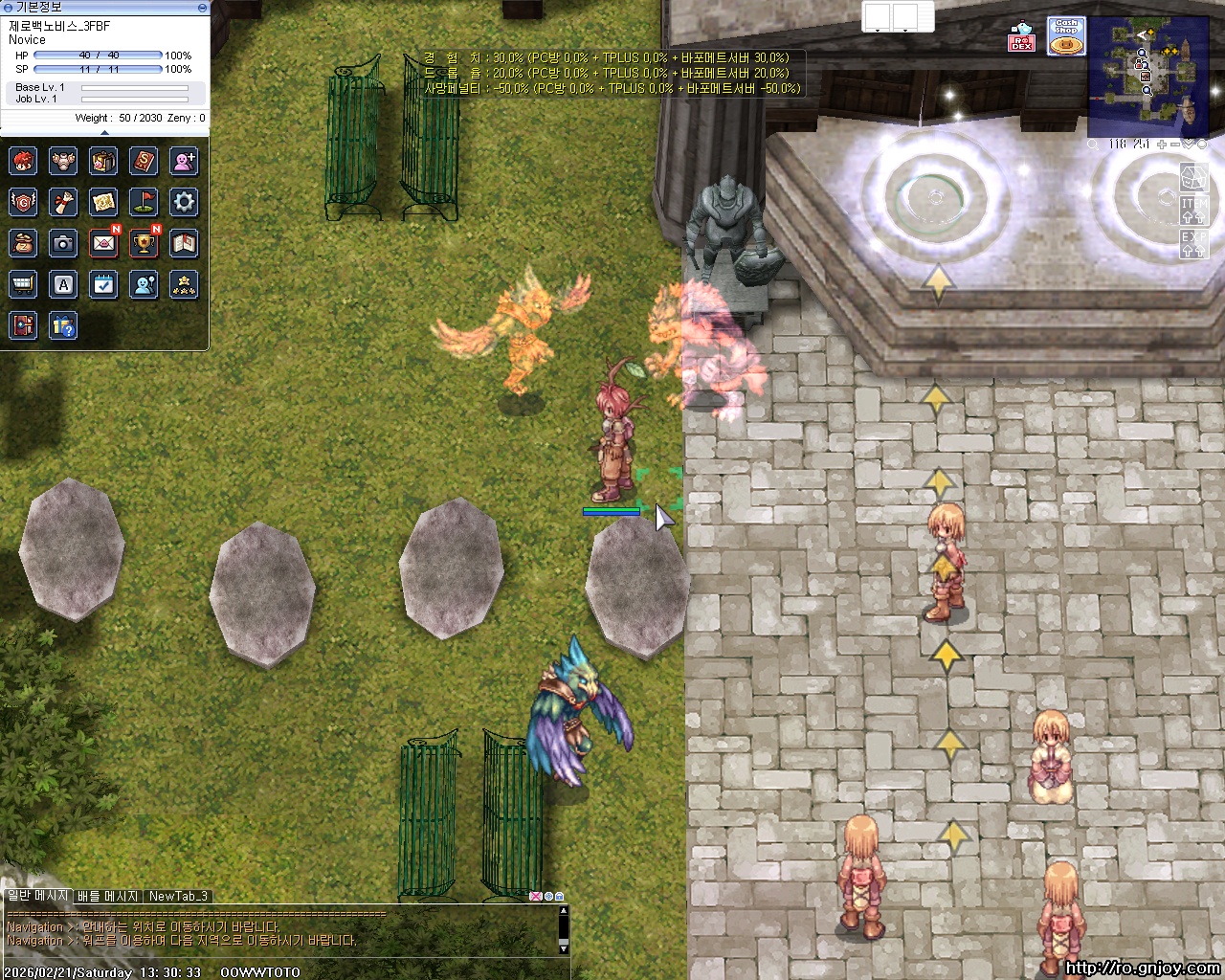
Task: Zoom in the minimap with plus button
Action: (x=1161, y=145)
